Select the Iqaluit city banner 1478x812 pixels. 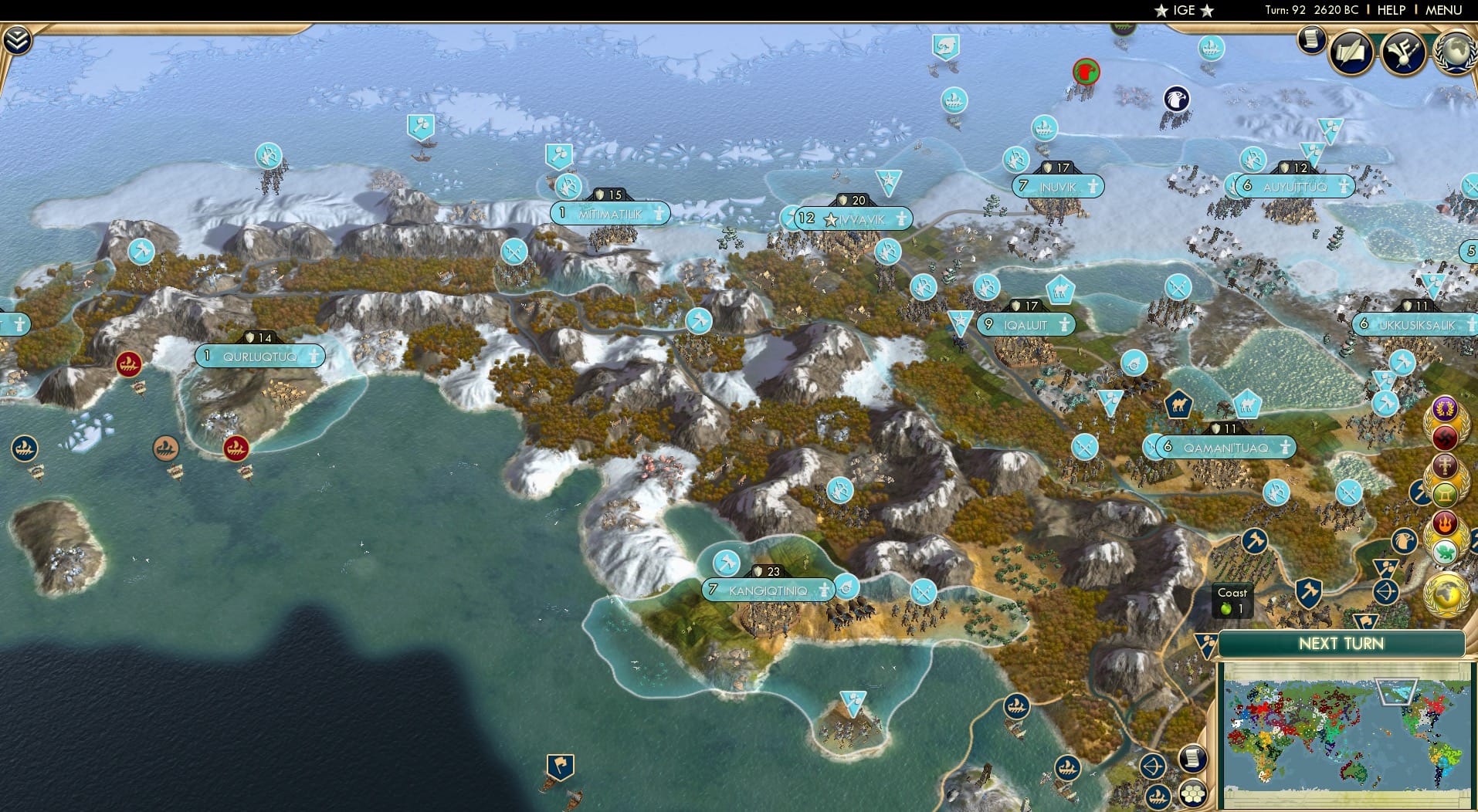click(x=1025, y=324)
